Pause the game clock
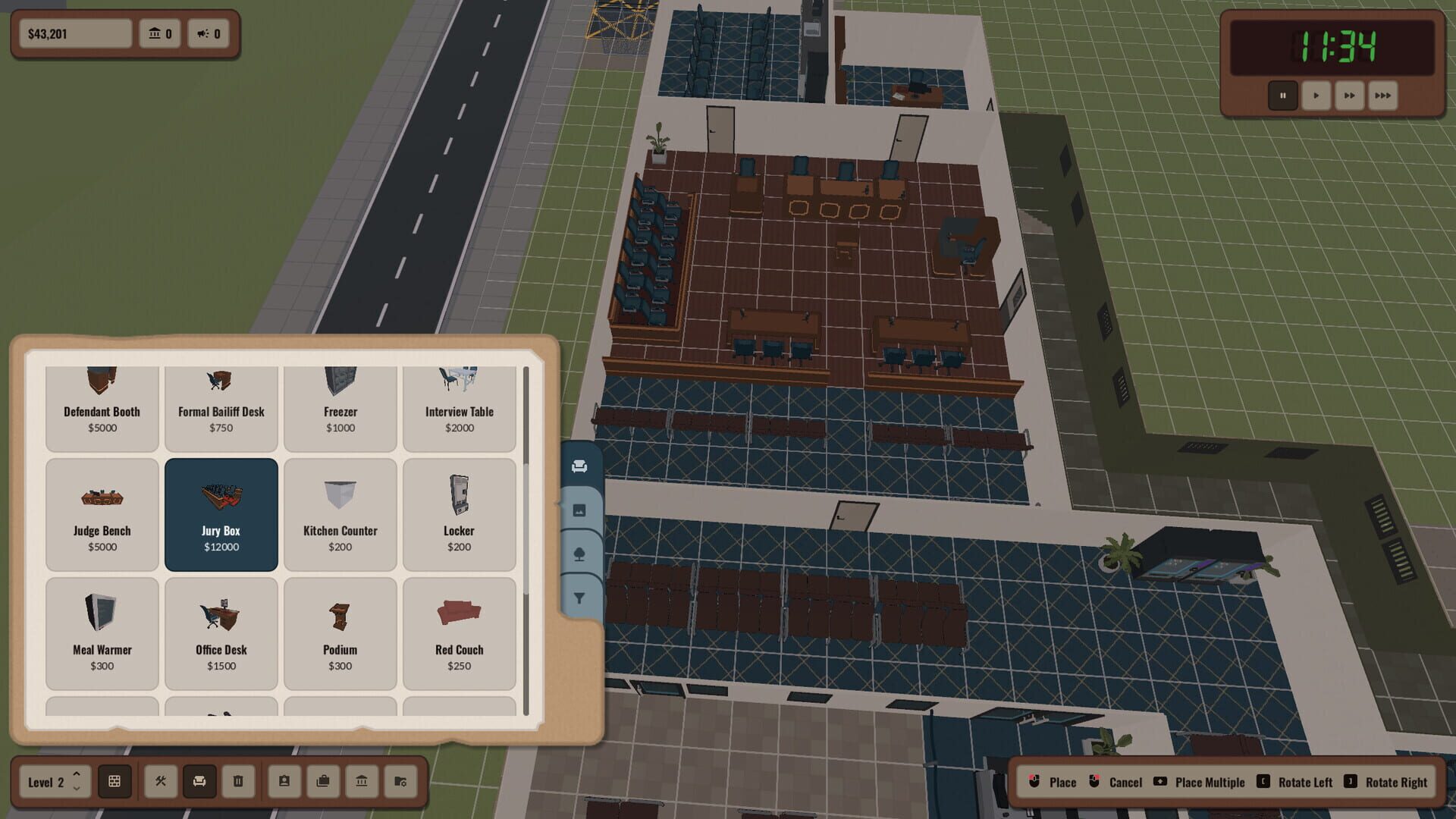The width and height of the screenshot is (1456, 819). [x=1283, y=96]
